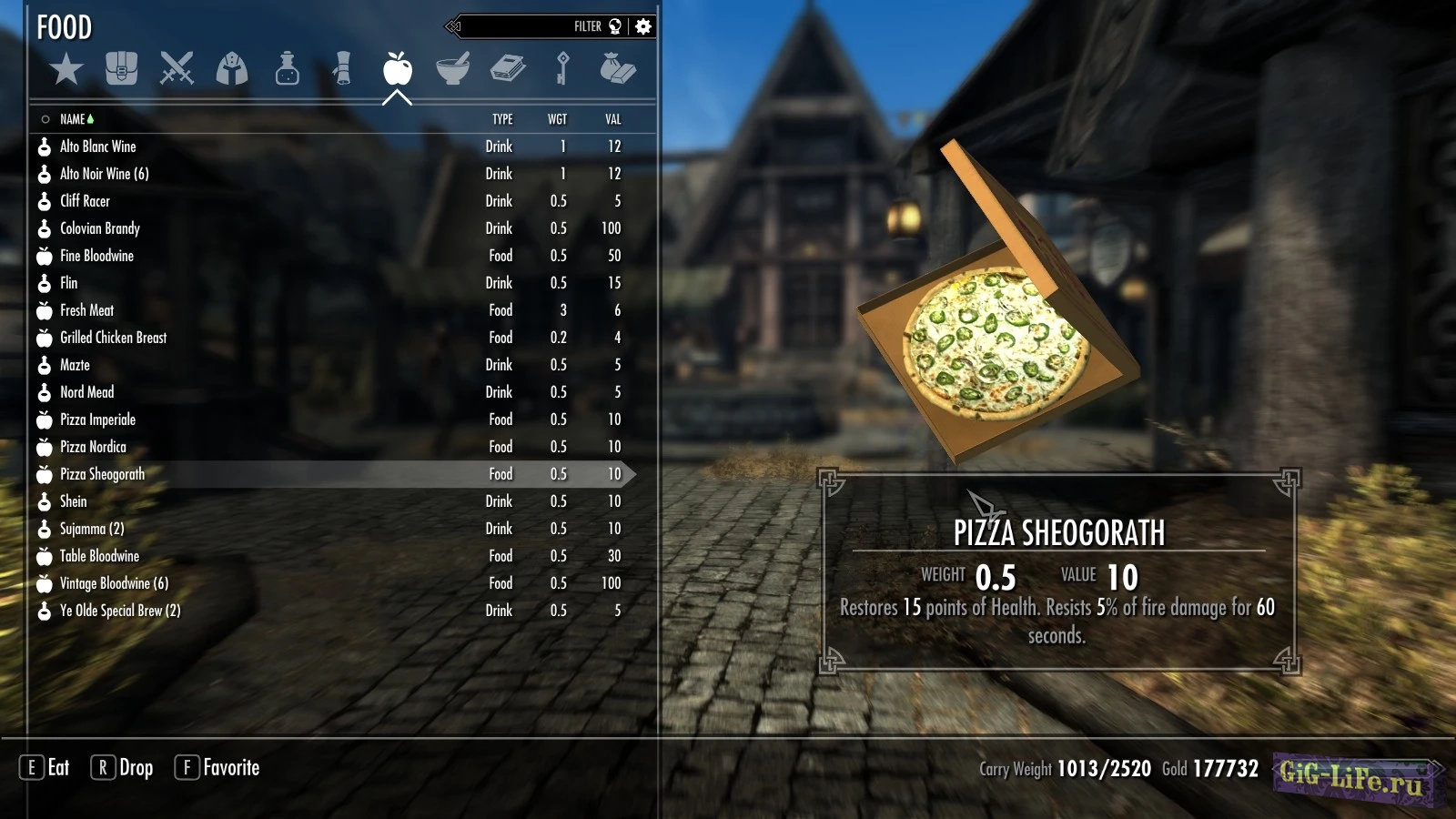Select the mortar and pestle Ingredients tab
The image size is (1456, 819).
452,69
